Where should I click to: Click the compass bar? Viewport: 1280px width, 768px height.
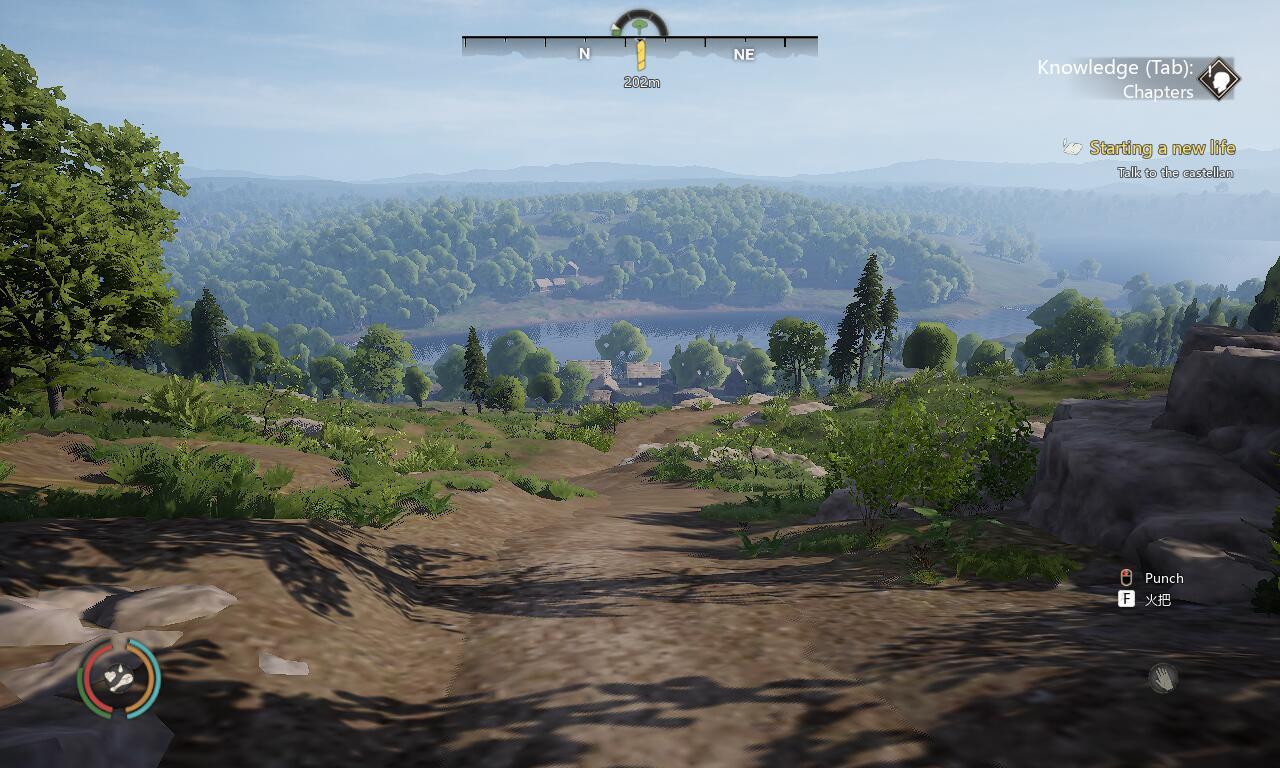(639, 46)
